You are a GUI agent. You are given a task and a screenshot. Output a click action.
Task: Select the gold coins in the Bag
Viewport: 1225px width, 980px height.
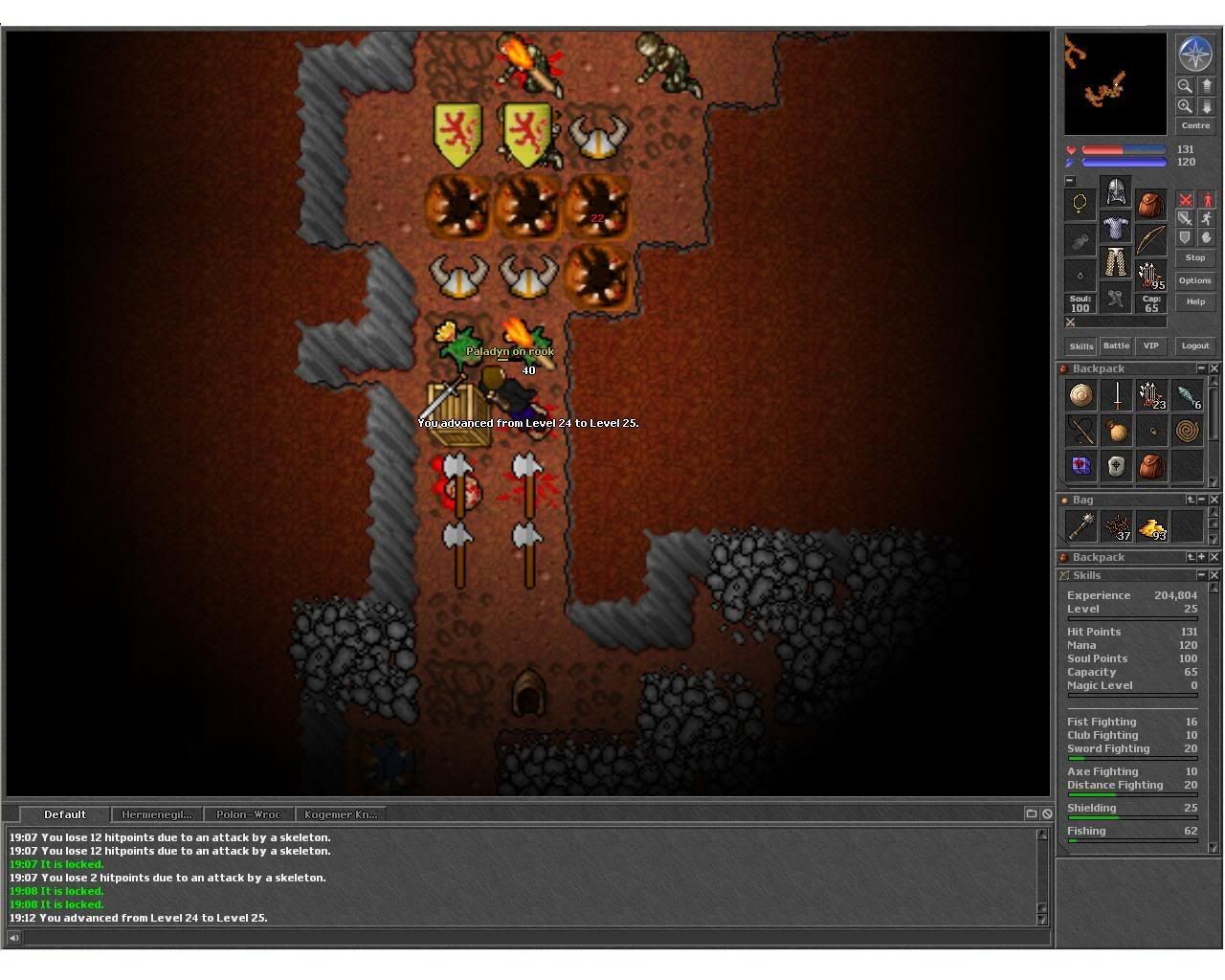click(x=1152, y=525)
